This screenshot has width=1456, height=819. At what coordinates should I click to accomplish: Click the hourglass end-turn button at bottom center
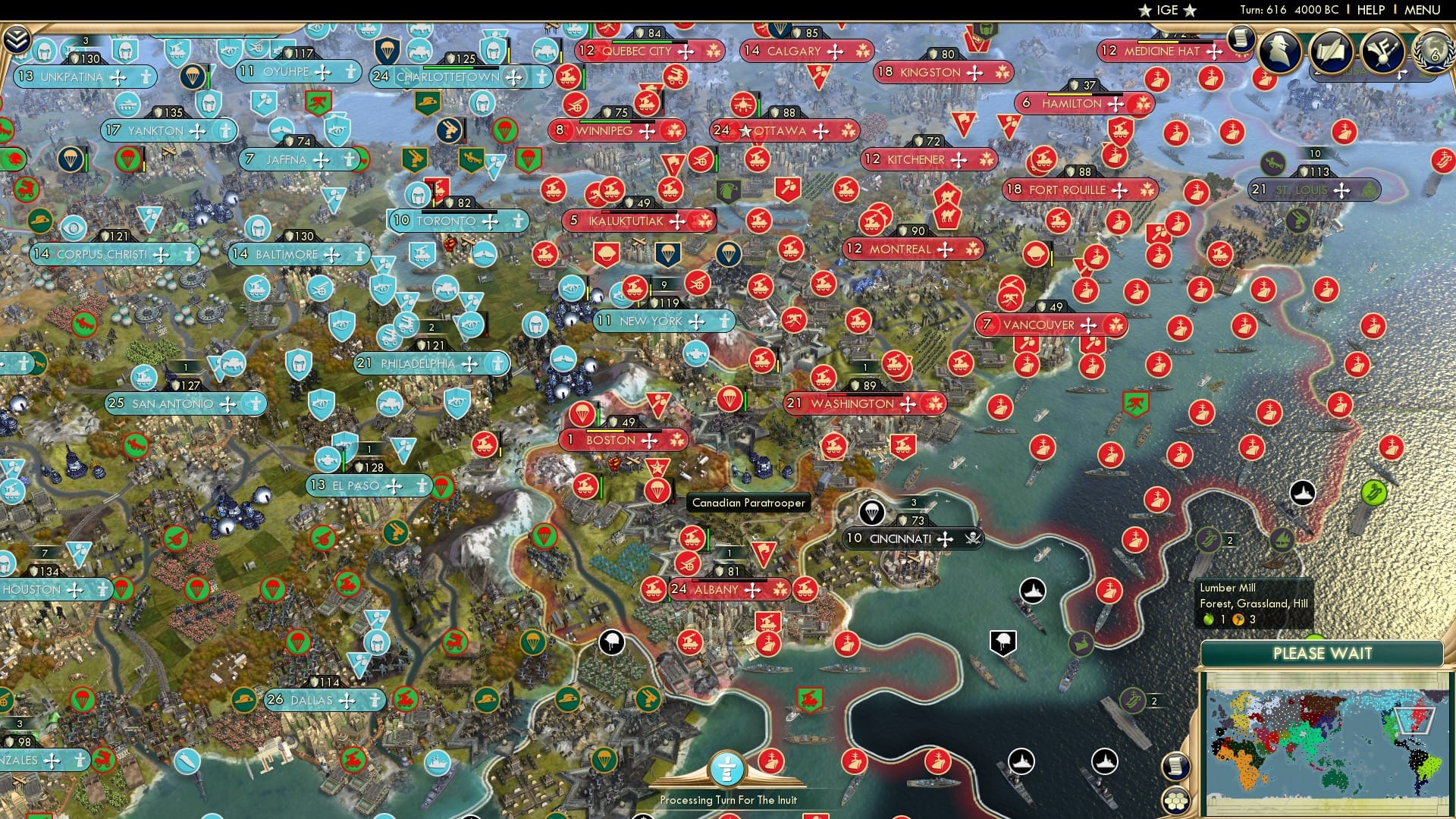(x=726, y=769)
